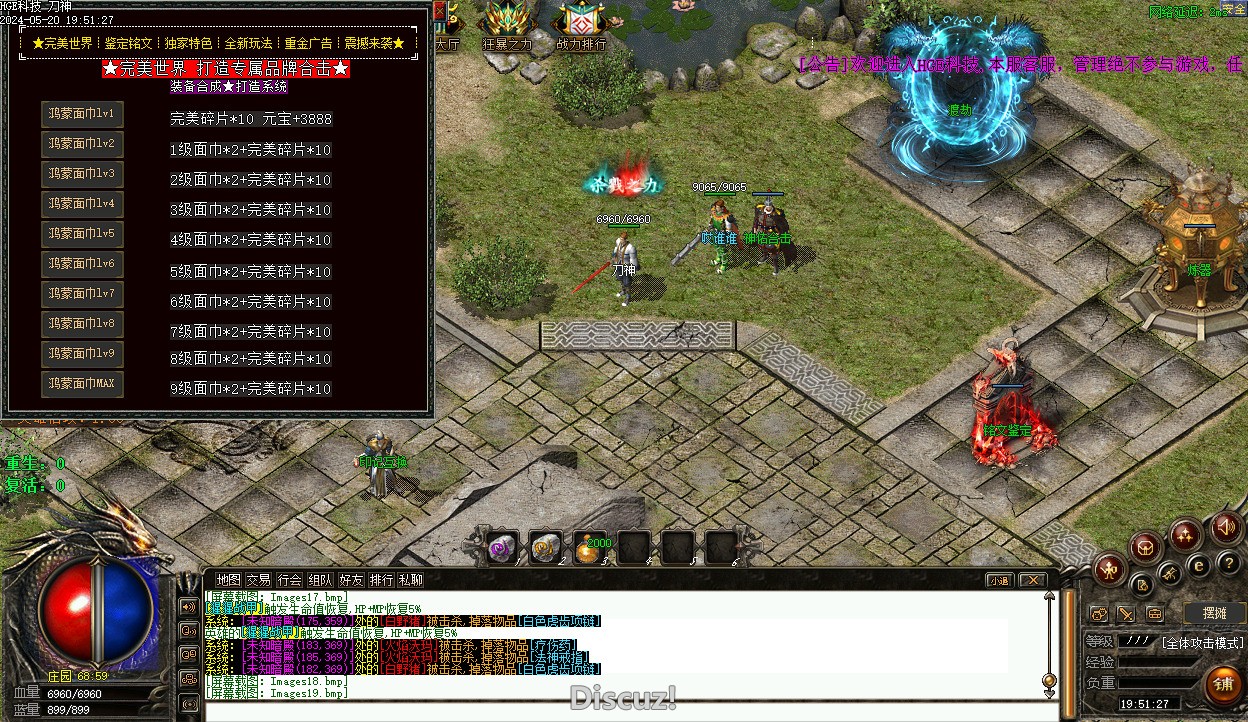Viewport: 1248px width, 722px height.
Task: Click the 鸿蒙面巾lv9 button
Action: 82,354
